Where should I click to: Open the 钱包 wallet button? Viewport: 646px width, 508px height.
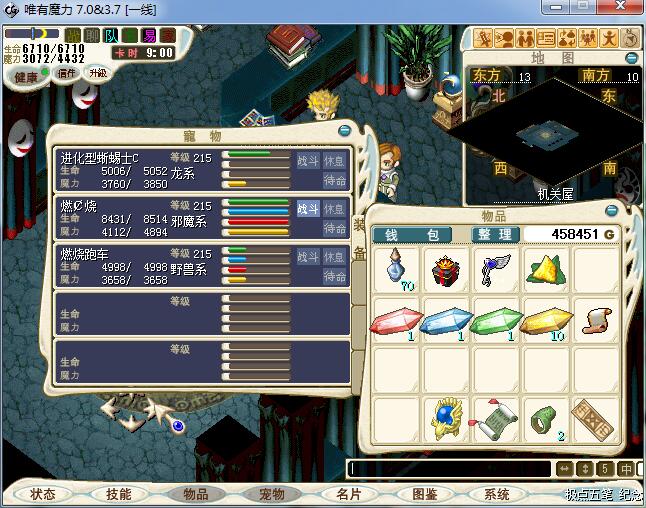[412, 234]
